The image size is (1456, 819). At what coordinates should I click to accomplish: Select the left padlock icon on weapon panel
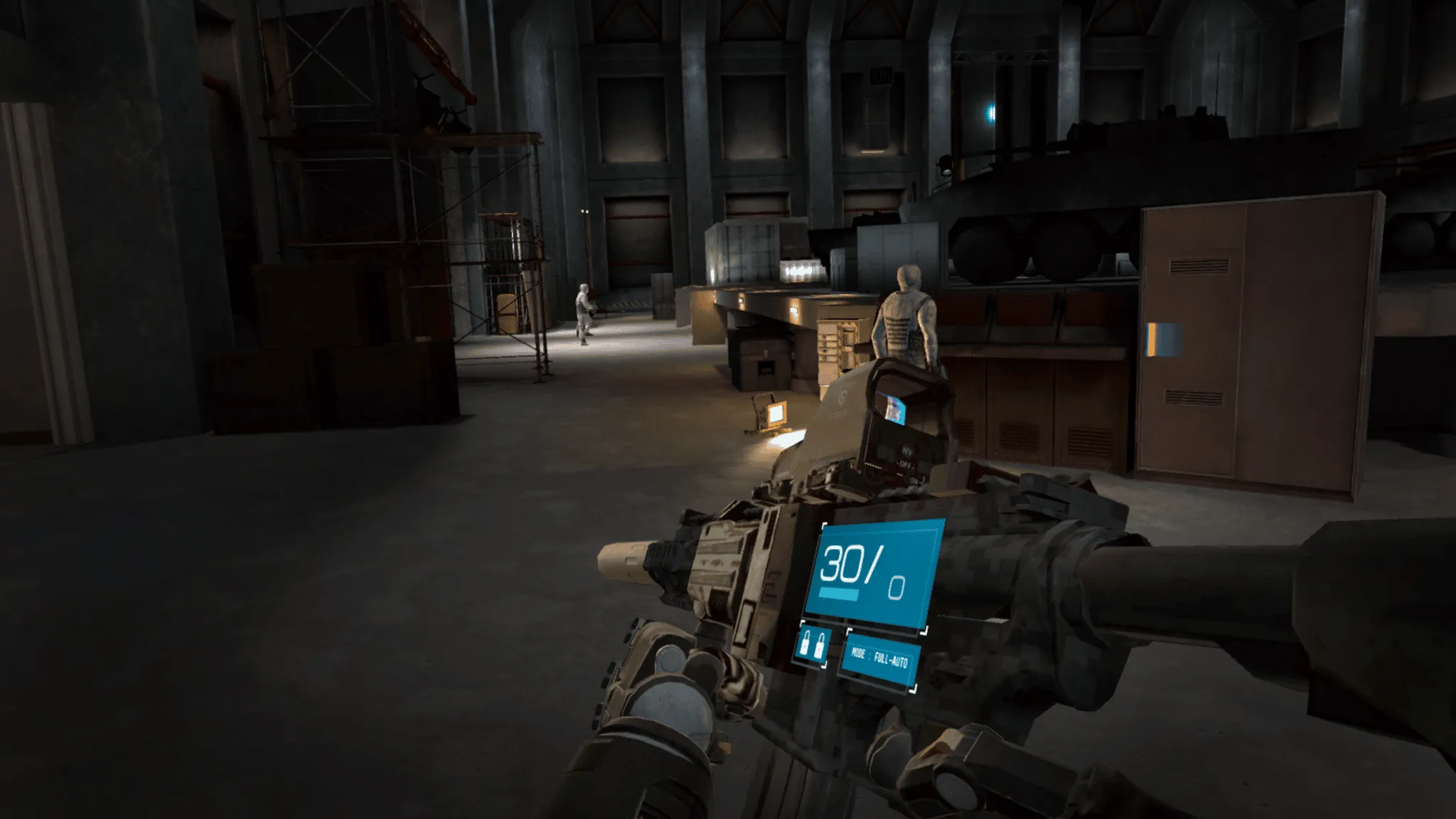805,644
